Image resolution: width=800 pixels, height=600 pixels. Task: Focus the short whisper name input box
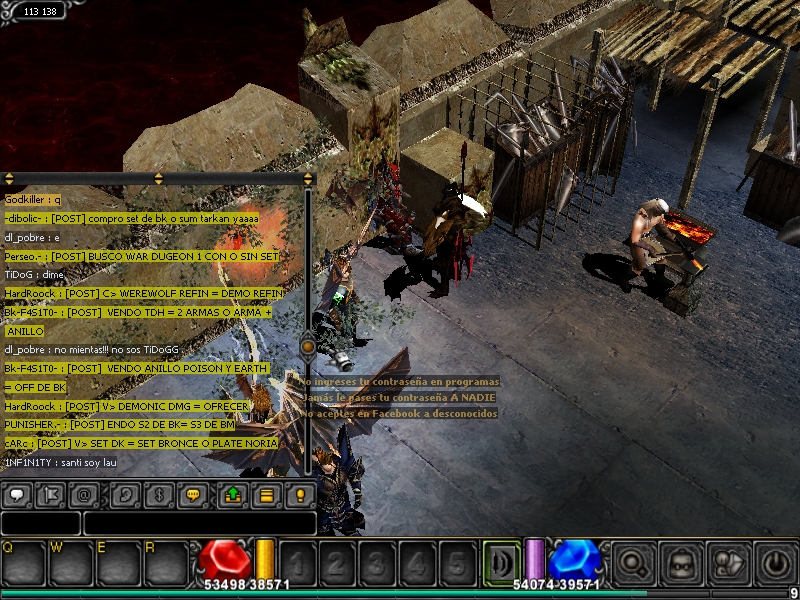pyautogui.click(x=40, y=523)
